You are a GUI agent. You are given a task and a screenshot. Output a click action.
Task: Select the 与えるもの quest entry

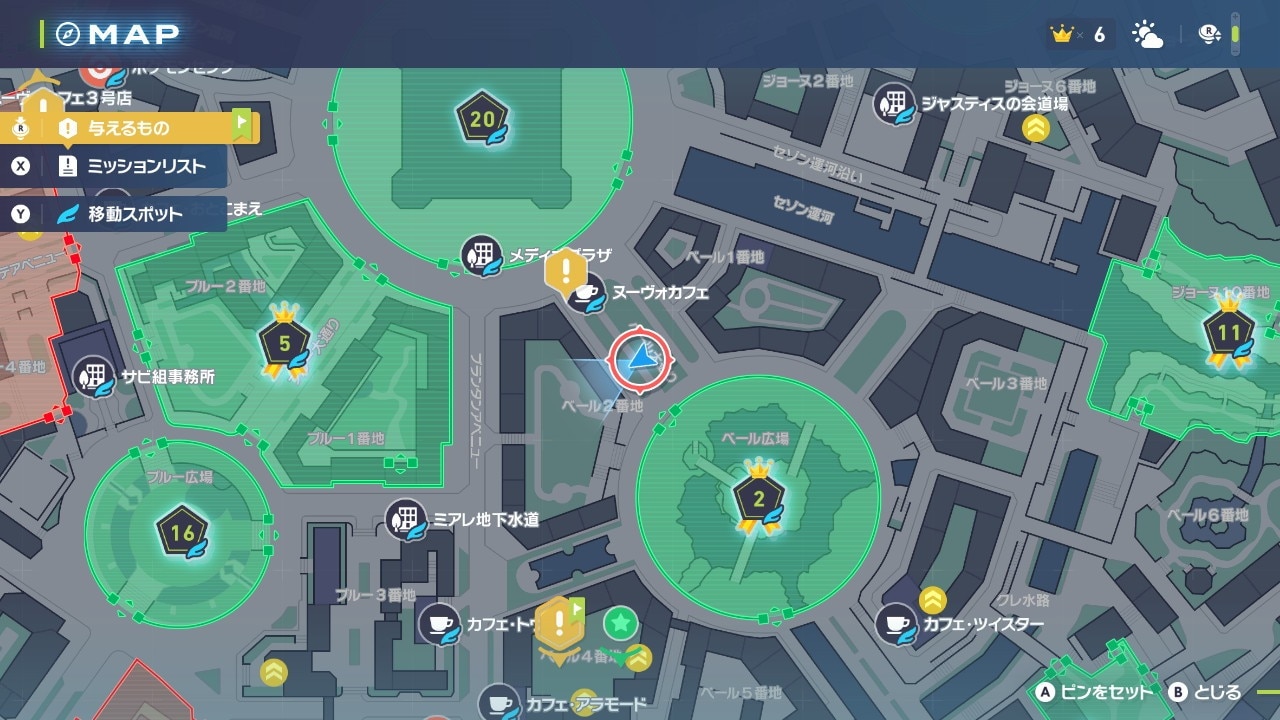[x=130, y=128]
